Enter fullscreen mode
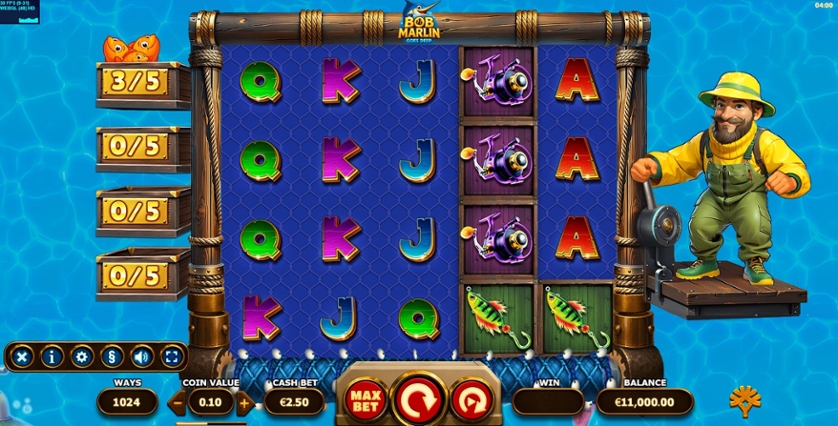Screen dimensions: 838x426 [172, 355]
